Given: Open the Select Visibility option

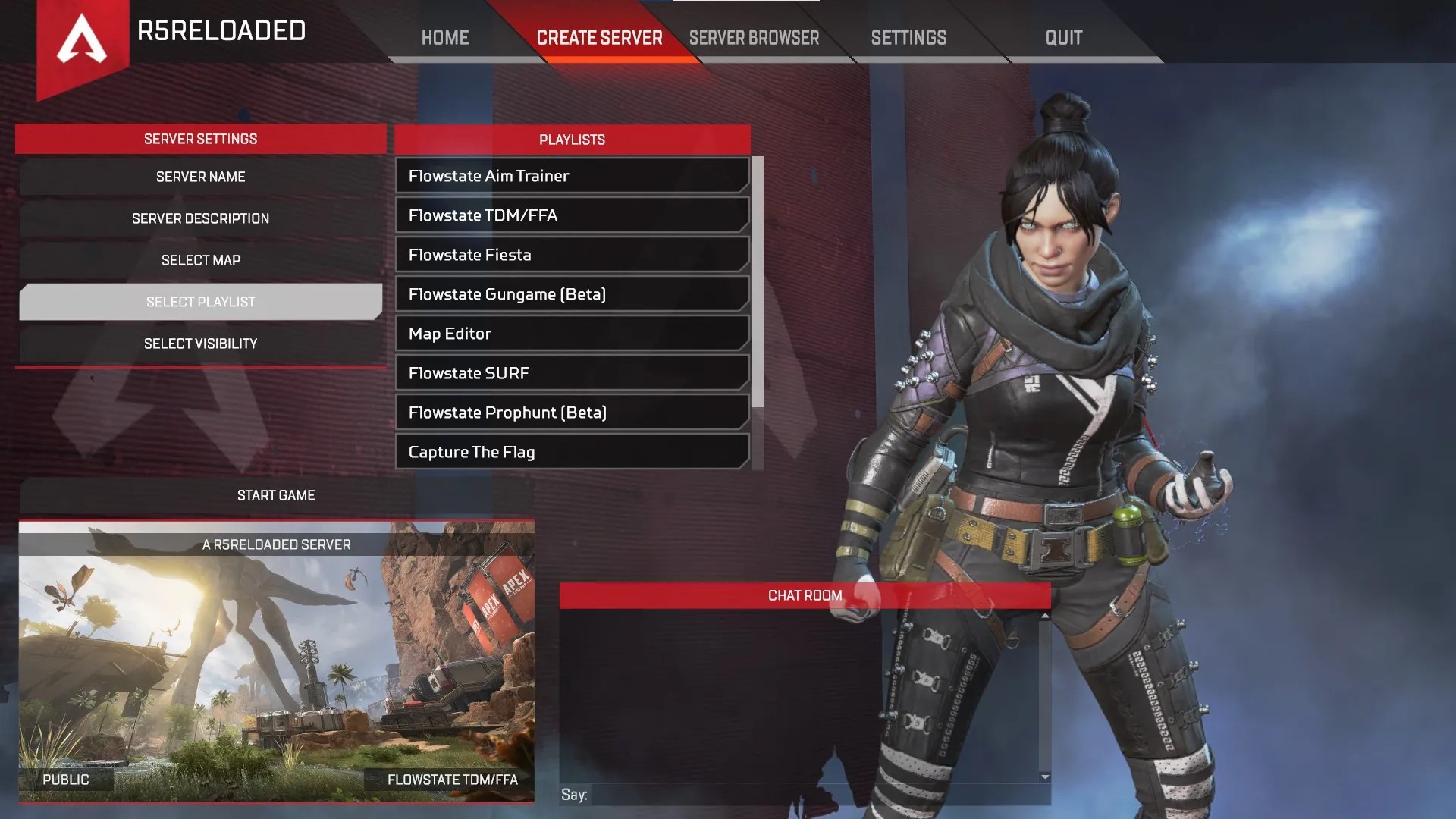Looking at the screenshot, I should point(200,343).
